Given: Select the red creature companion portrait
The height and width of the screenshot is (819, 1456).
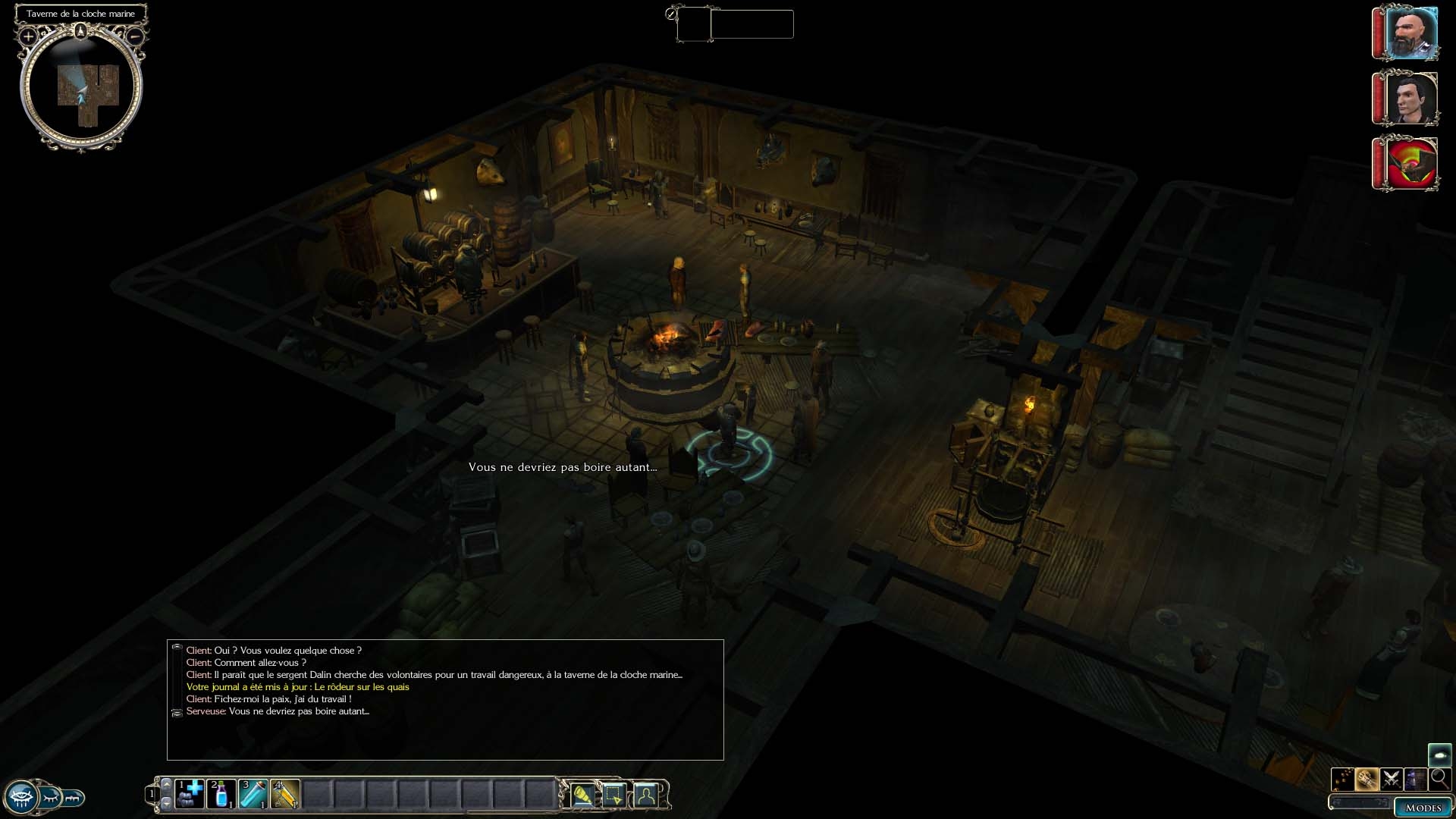Looking at the screenshot, I should click(x=1410, y=163).
